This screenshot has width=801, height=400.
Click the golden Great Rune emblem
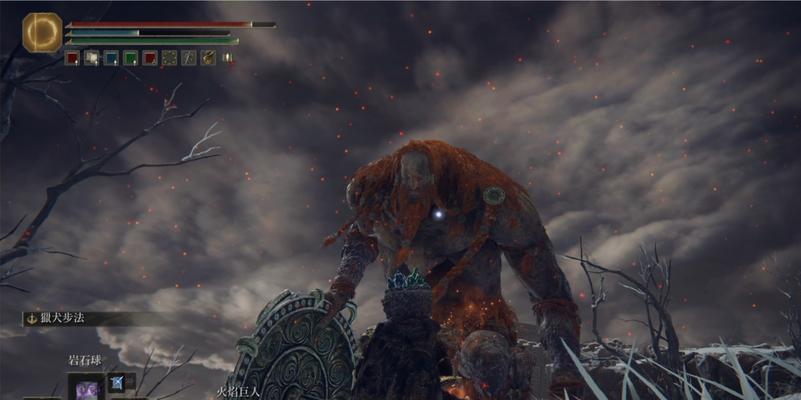coord(42,32)
